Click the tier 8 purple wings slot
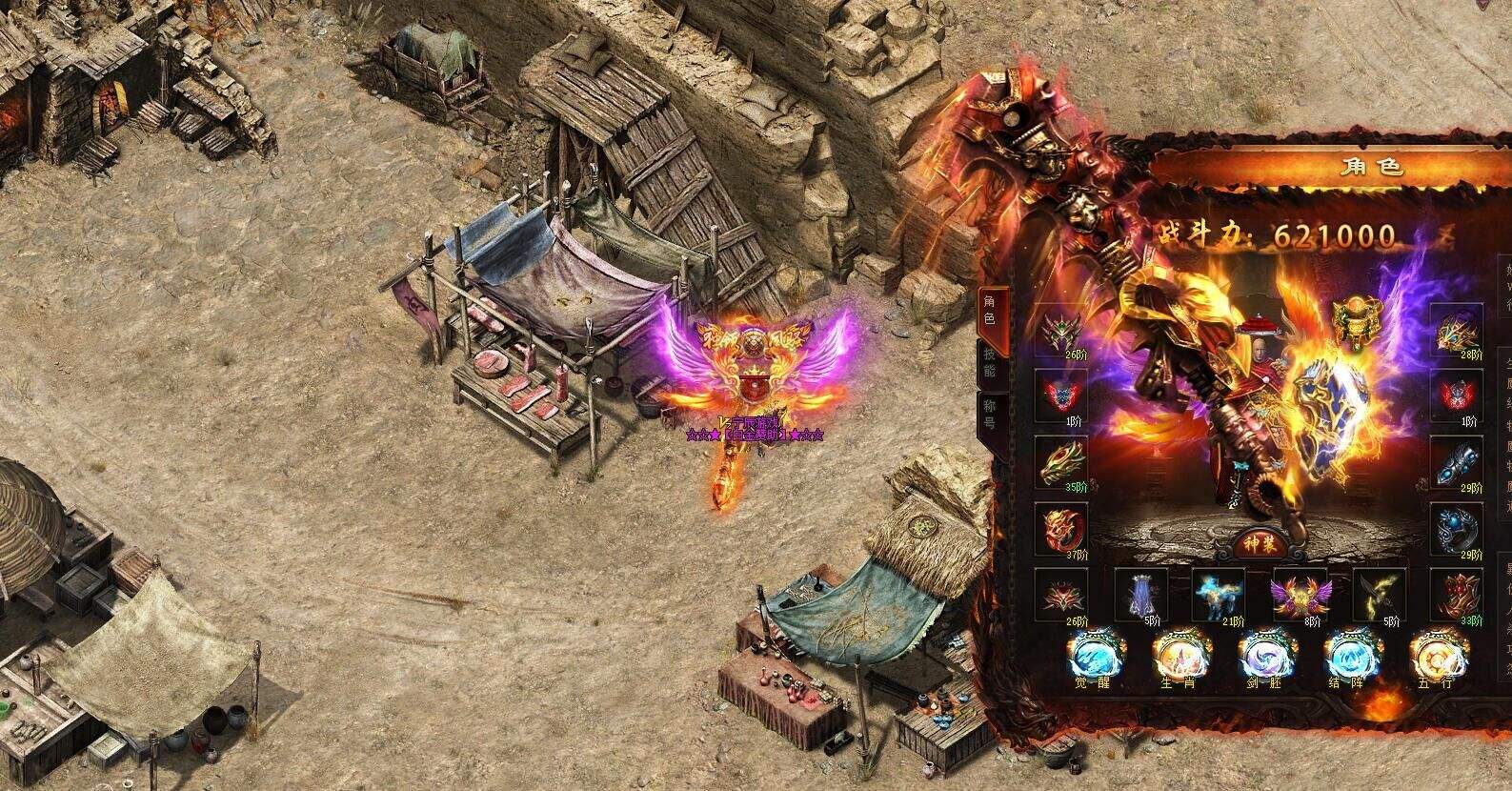Image resolution: width=1512 pixels, height=791 pixels. coord(1298,595)
